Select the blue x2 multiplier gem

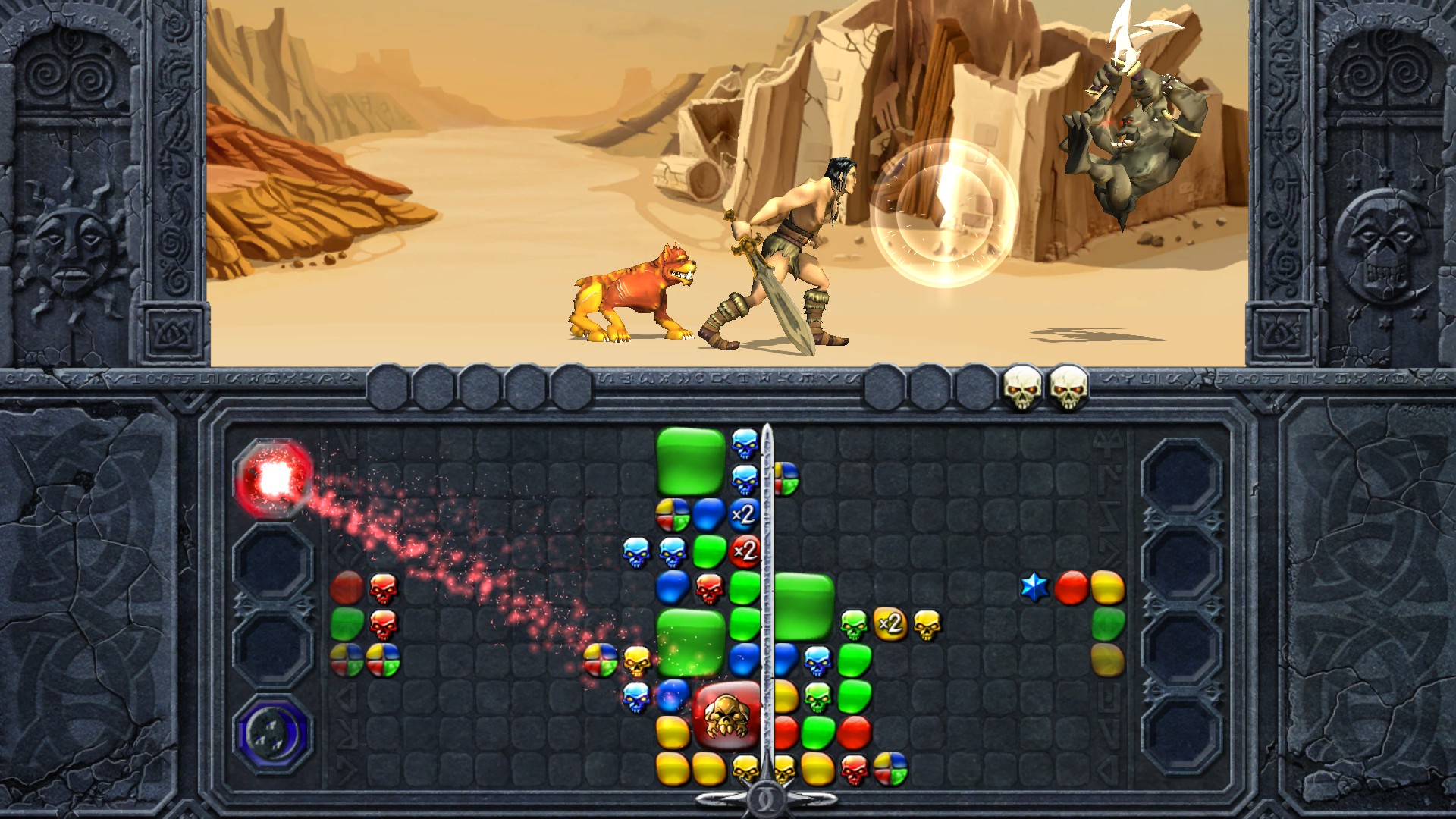coord(744,515)
